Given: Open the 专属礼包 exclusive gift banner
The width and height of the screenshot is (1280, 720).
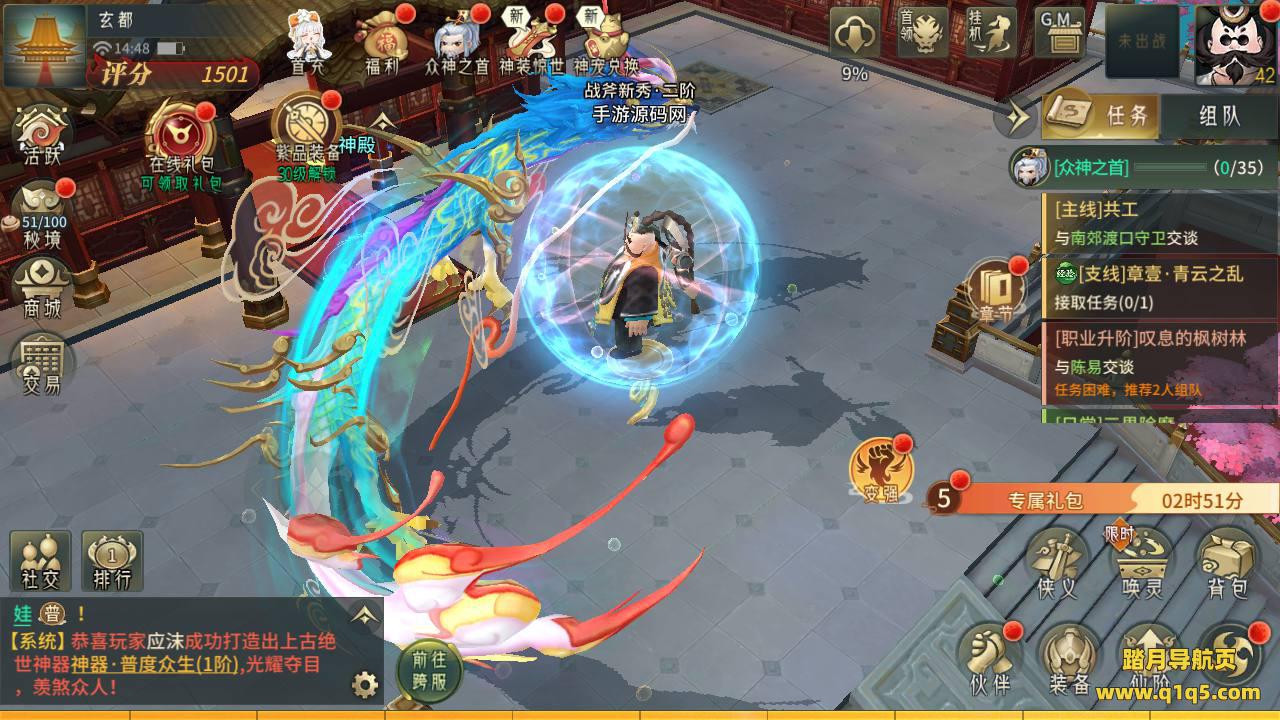Looking at the screenshot, I should pyautogui.click(x=1100, y=500).
